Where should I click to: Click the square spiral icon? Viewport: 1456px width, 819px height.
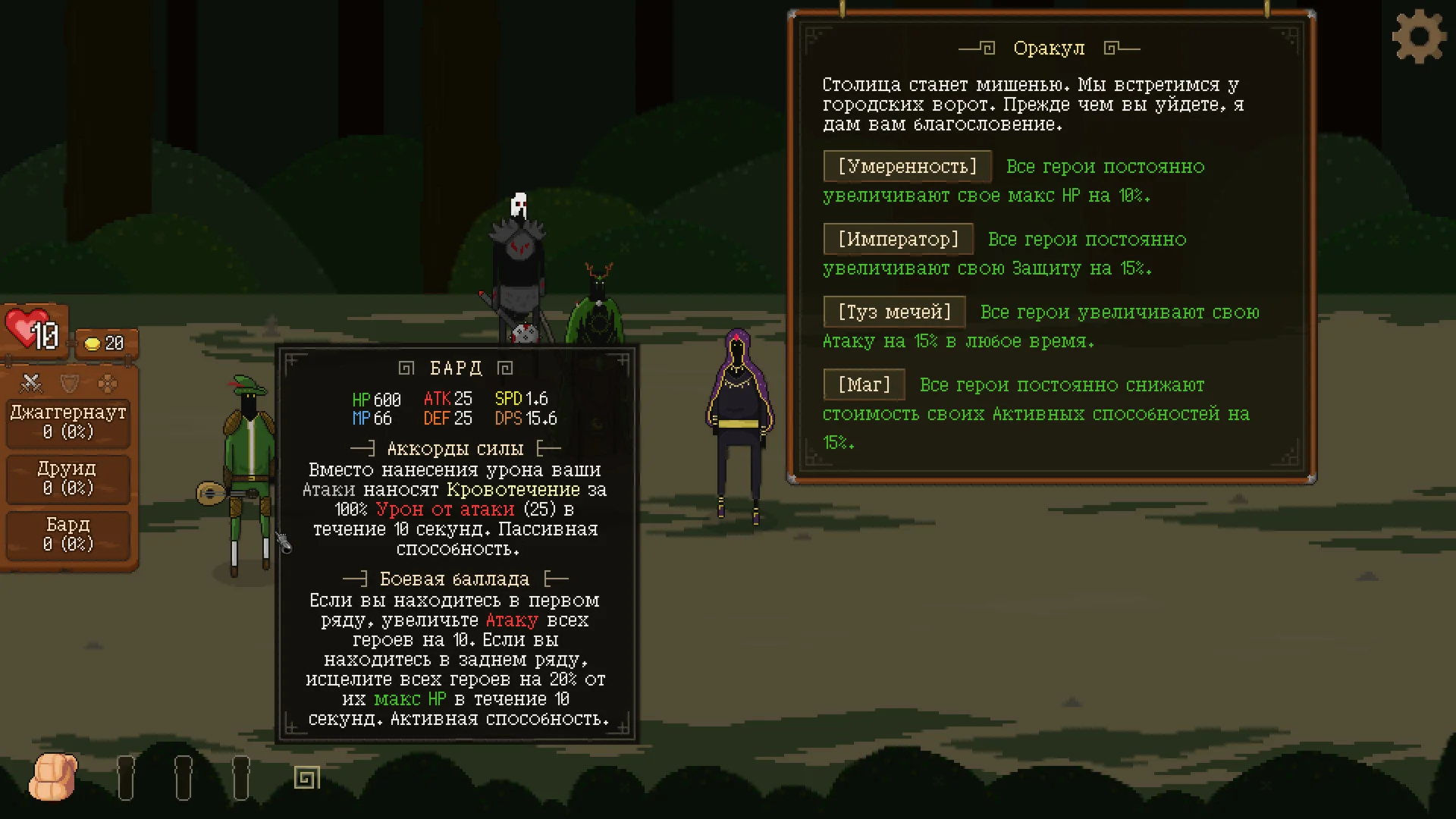[307, 777]
